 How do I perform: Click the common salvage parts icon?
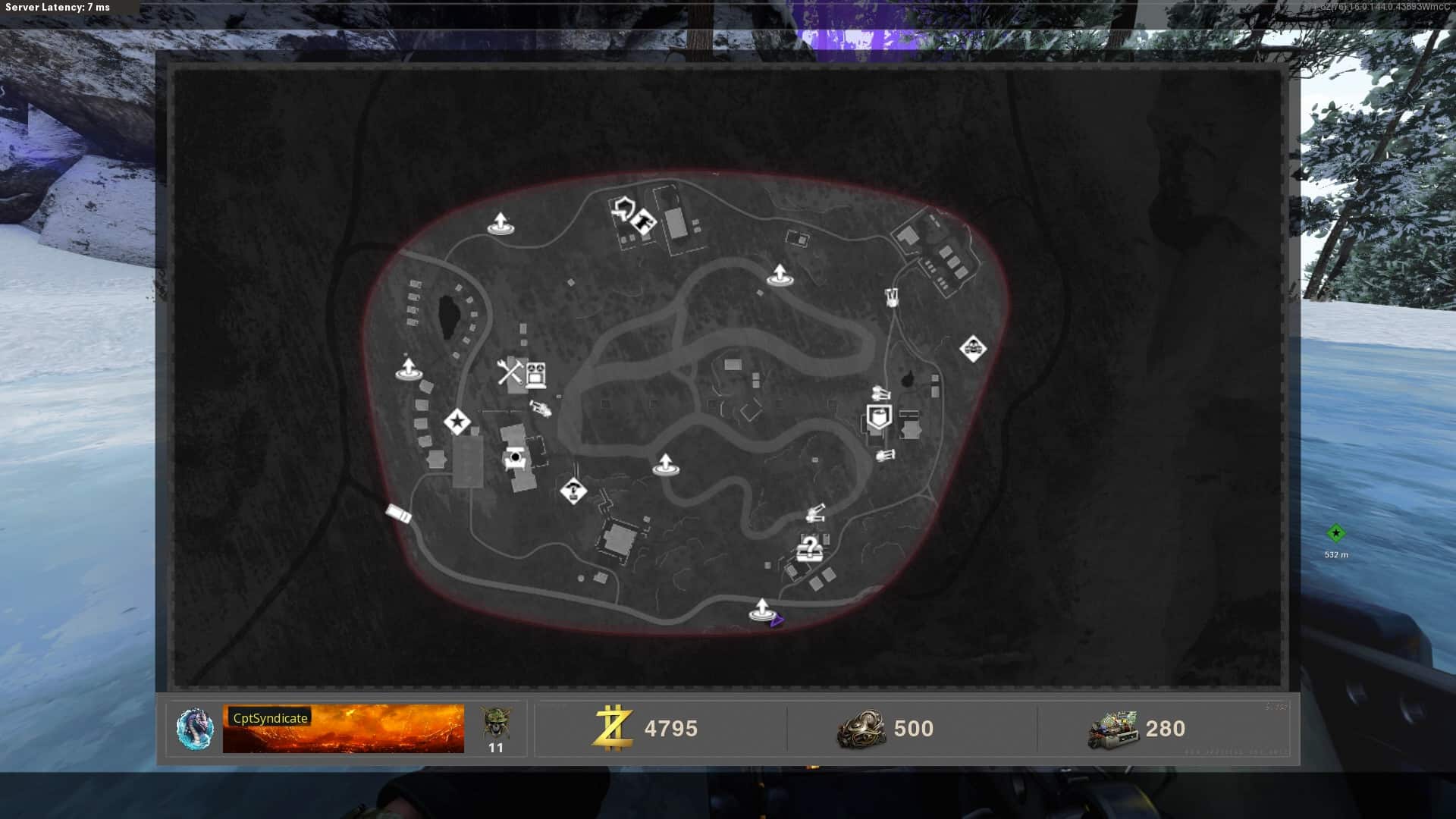1112,730
